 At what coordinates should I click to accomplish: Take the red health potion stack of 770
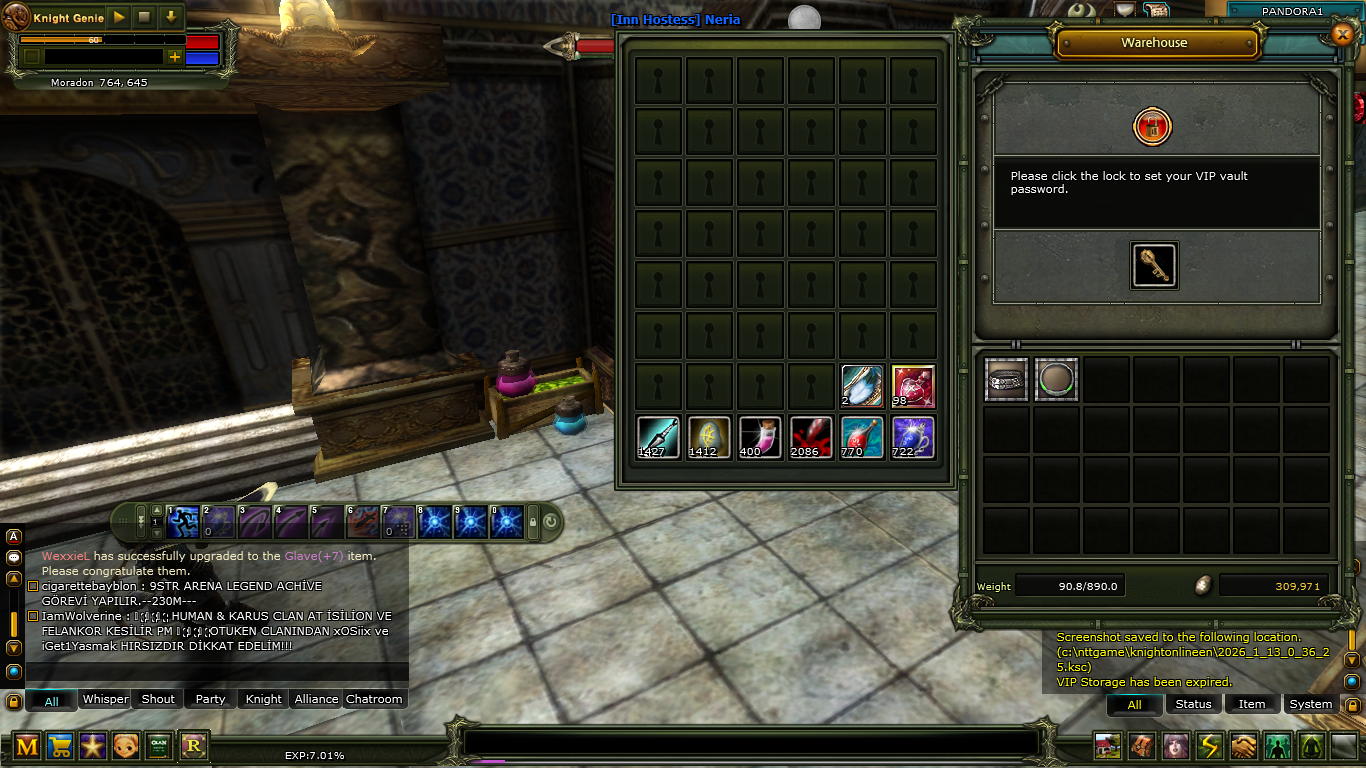tap(862, 438)
